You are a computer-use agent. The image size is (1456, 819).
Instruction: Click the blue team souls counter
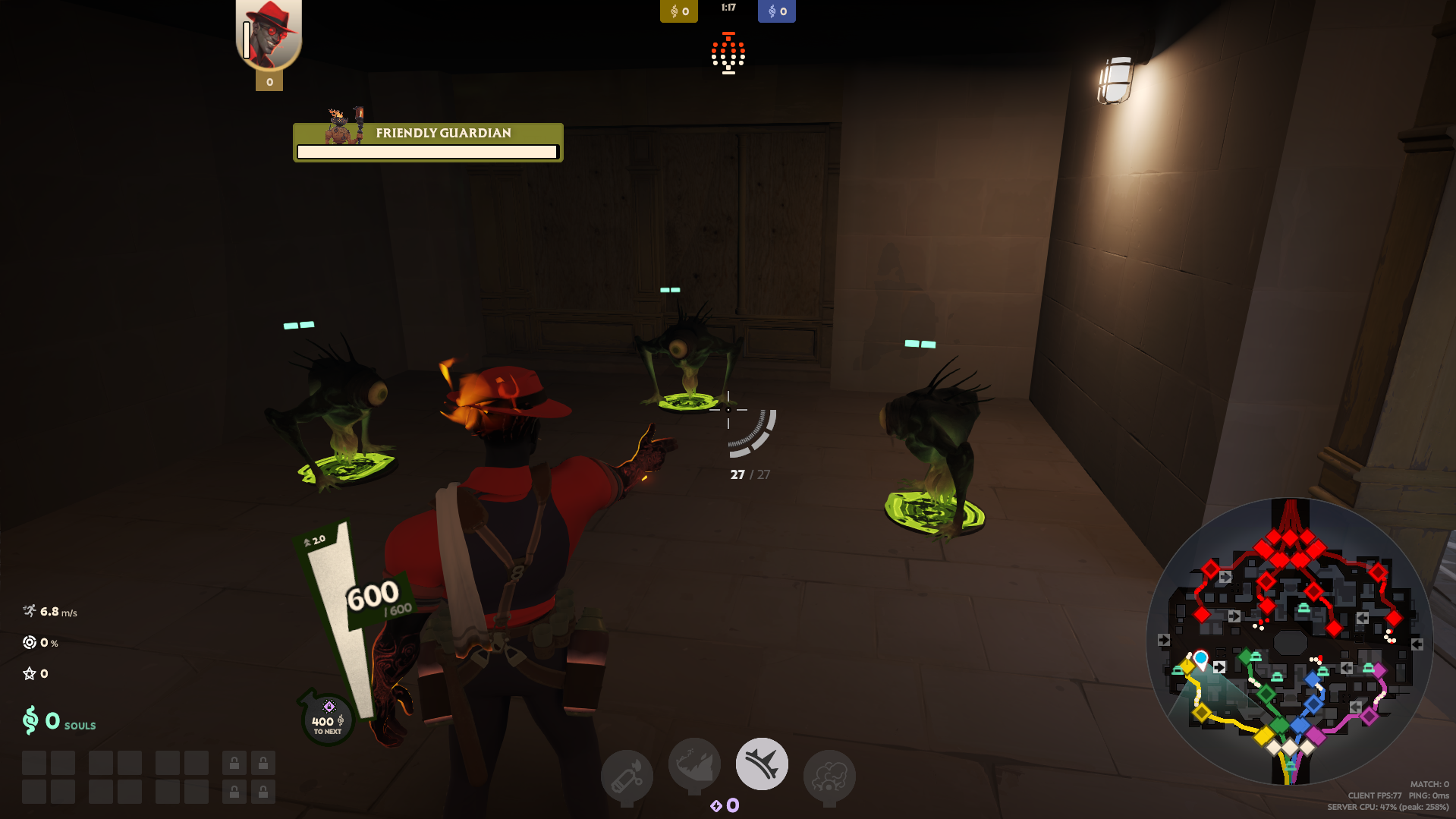776,11
